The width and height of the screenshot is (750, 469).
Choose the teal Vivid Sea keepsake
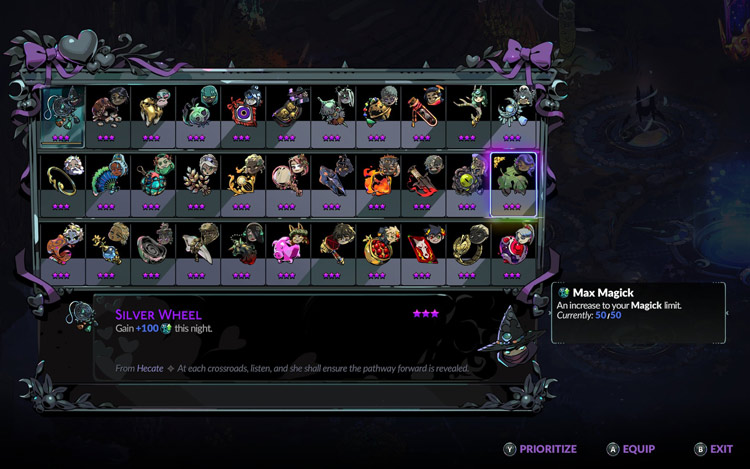[150, 180]
